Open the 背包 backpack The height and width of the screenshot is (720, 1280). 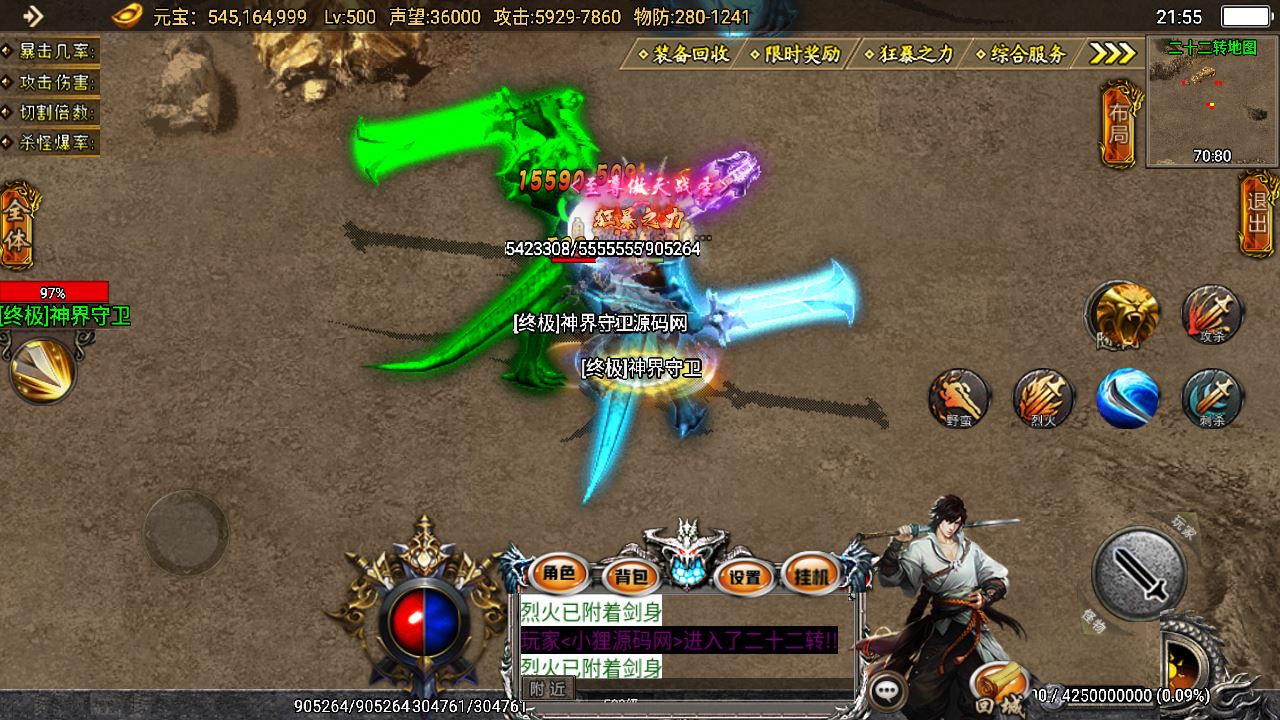point(630,576)
